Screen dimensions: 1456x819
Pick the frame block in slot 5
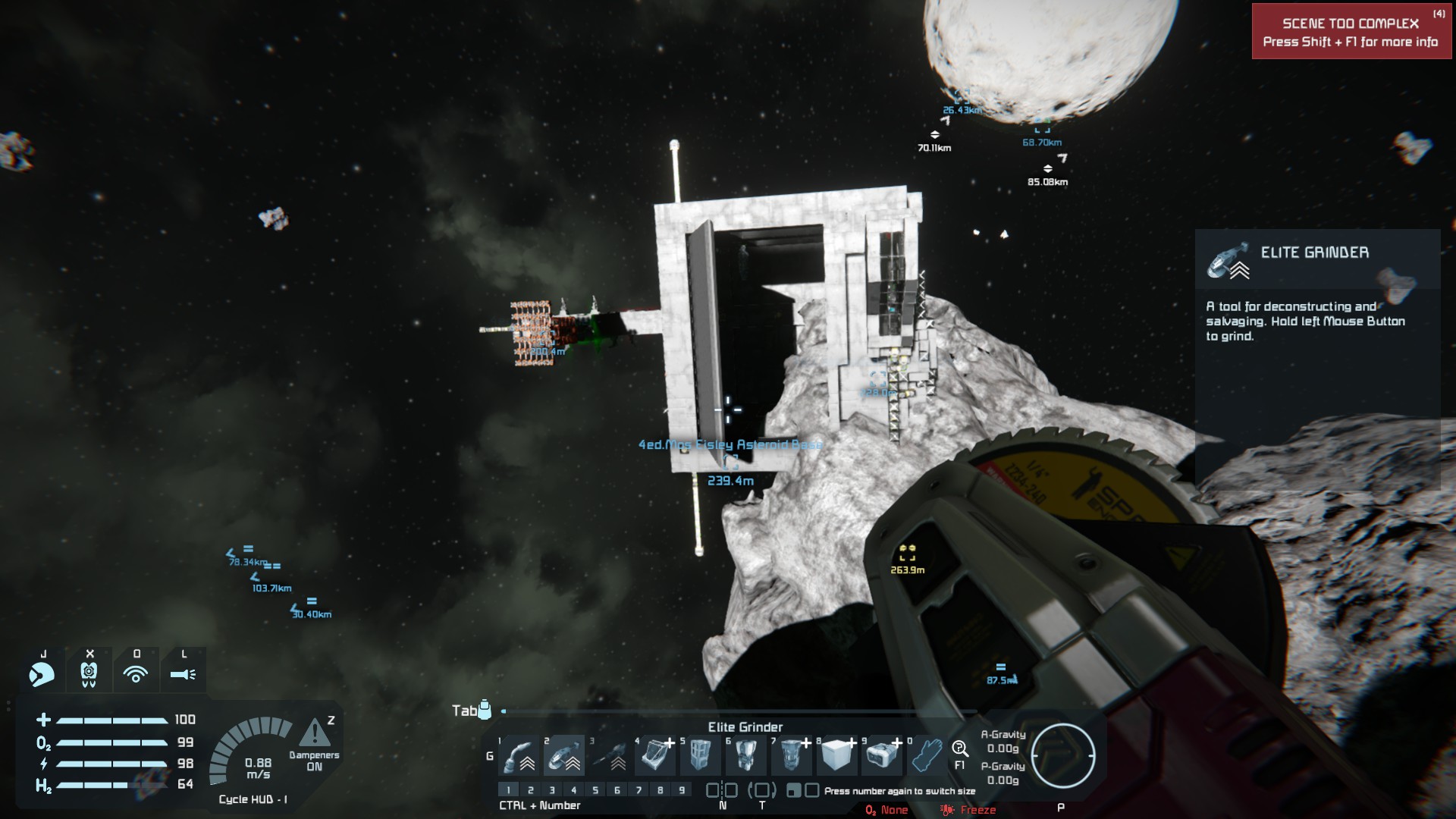[x=700, y=755]
